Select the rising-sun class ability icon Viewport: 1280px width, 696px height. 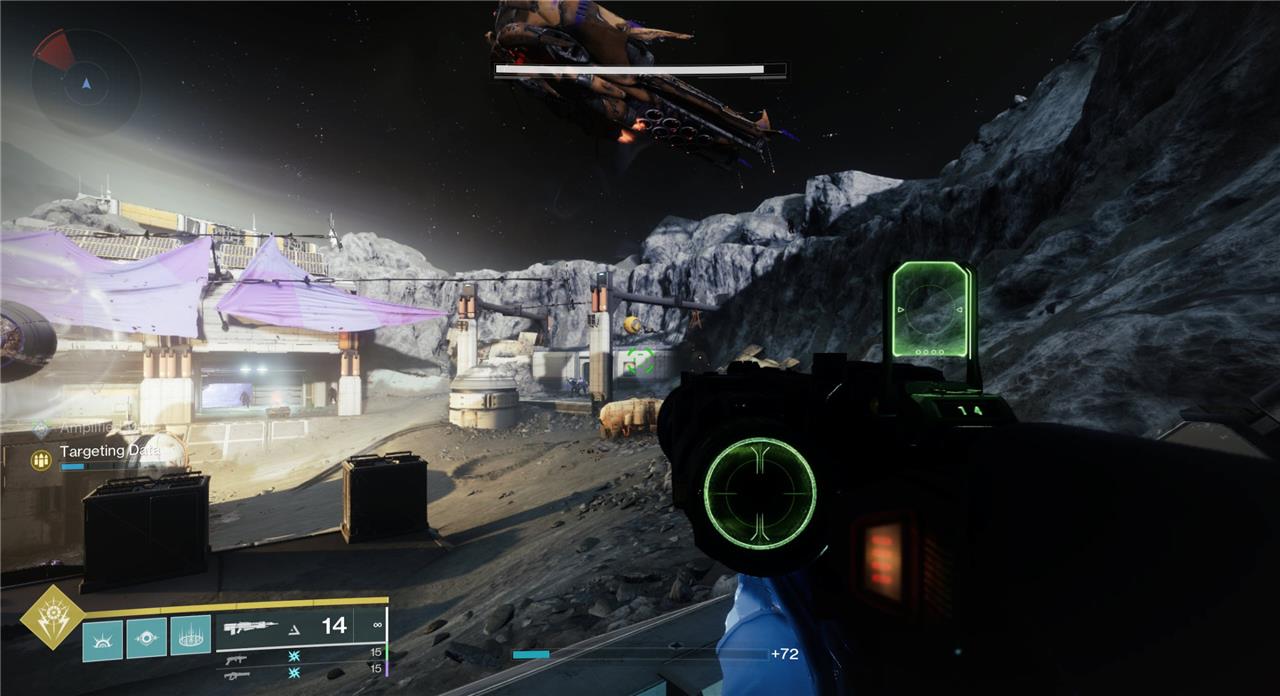click(x=102, y=639)
